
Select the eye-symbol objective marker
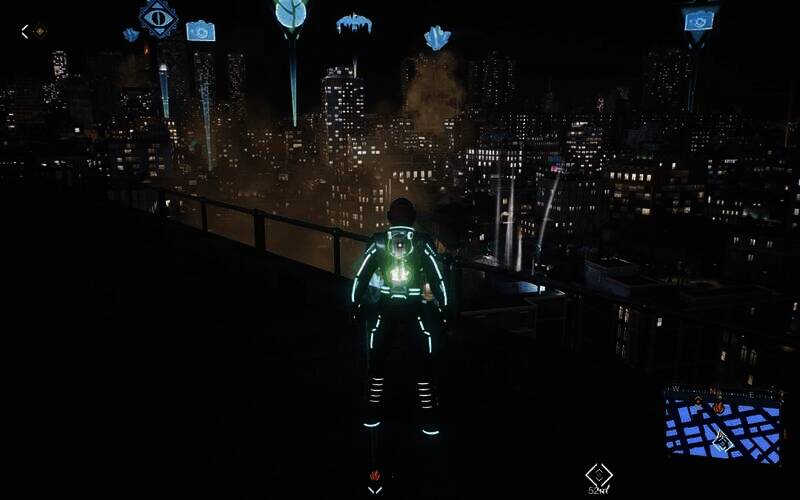[158, 17]
